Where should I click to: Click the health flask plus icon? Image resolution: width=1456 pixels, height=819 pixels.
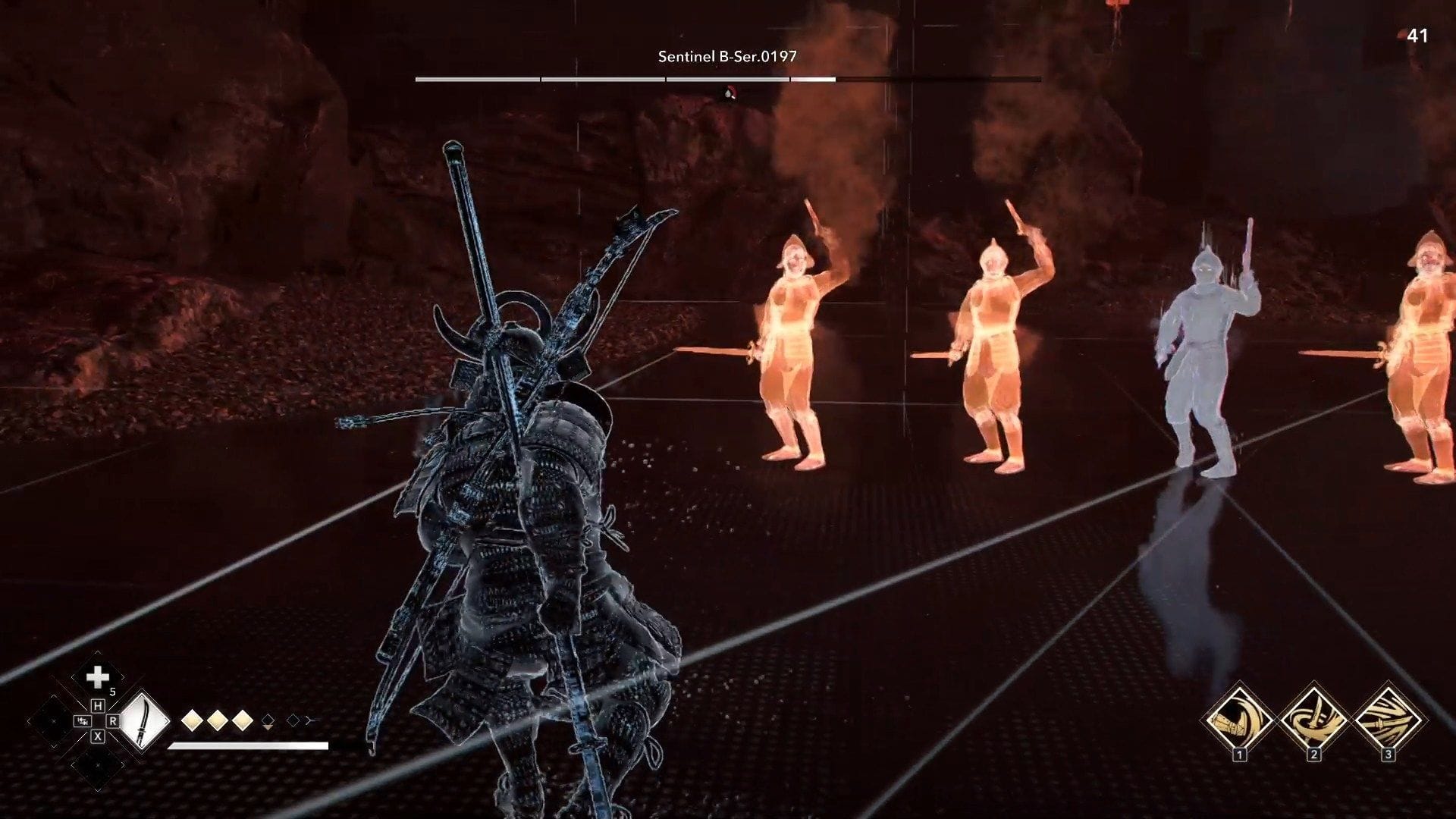98,679
